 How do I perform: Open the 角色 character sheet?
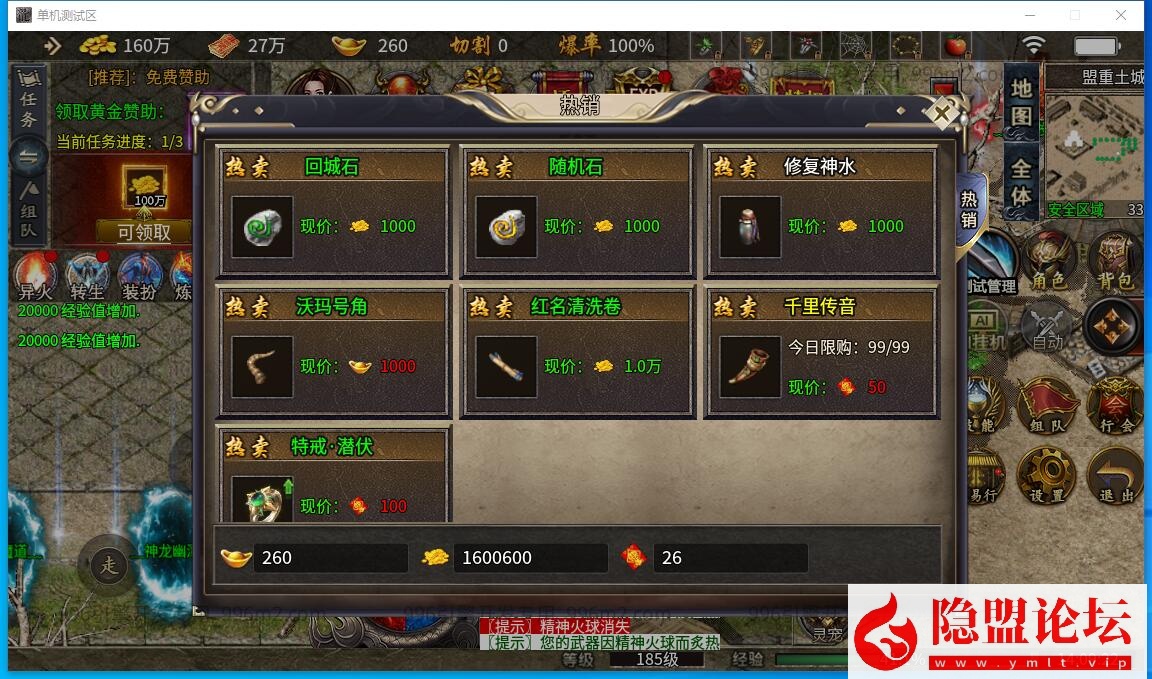click(1048, 264)
